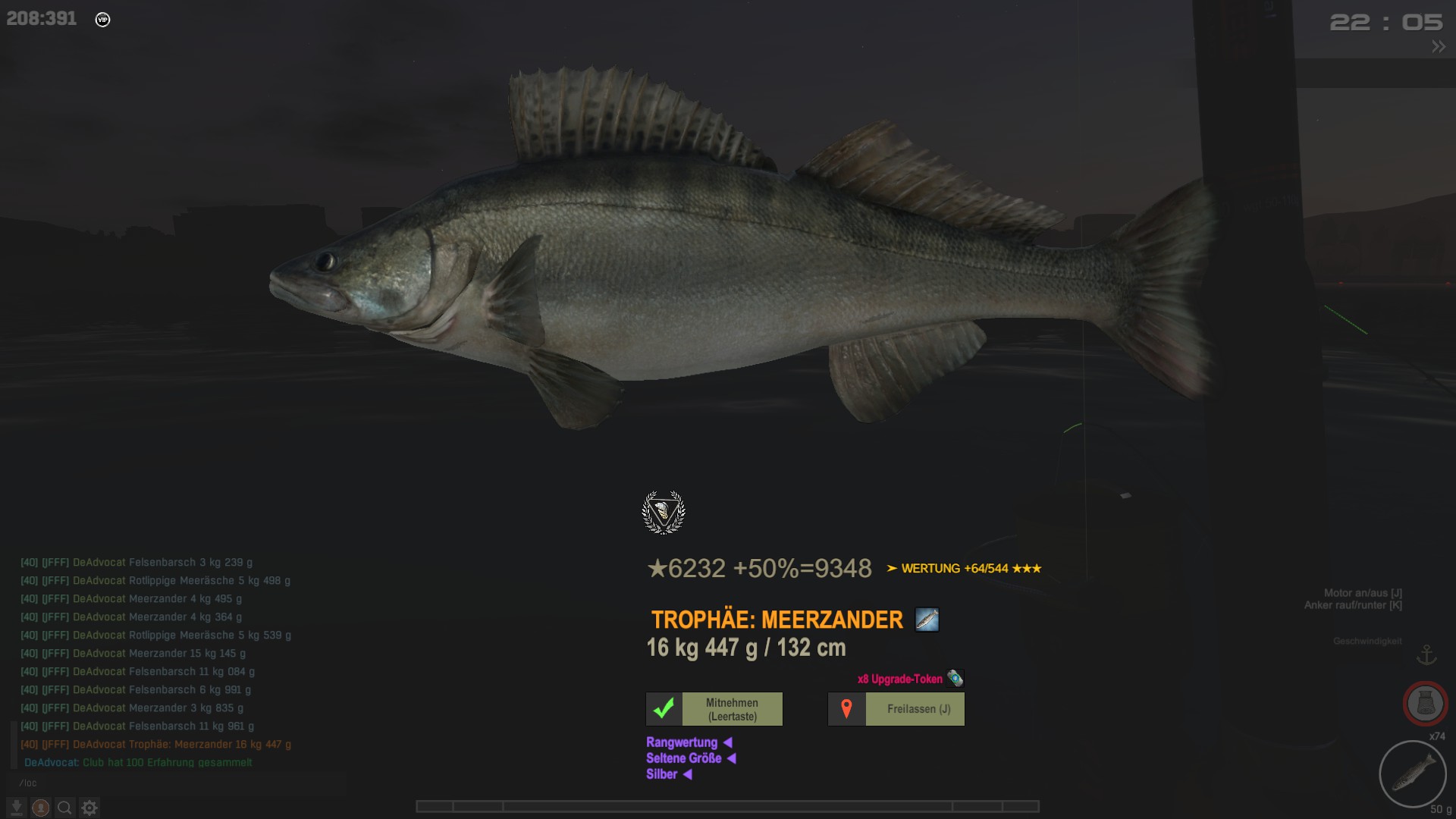
Task: Open the keepnet fish bag icon
Action: click(x=1425, y=704)
